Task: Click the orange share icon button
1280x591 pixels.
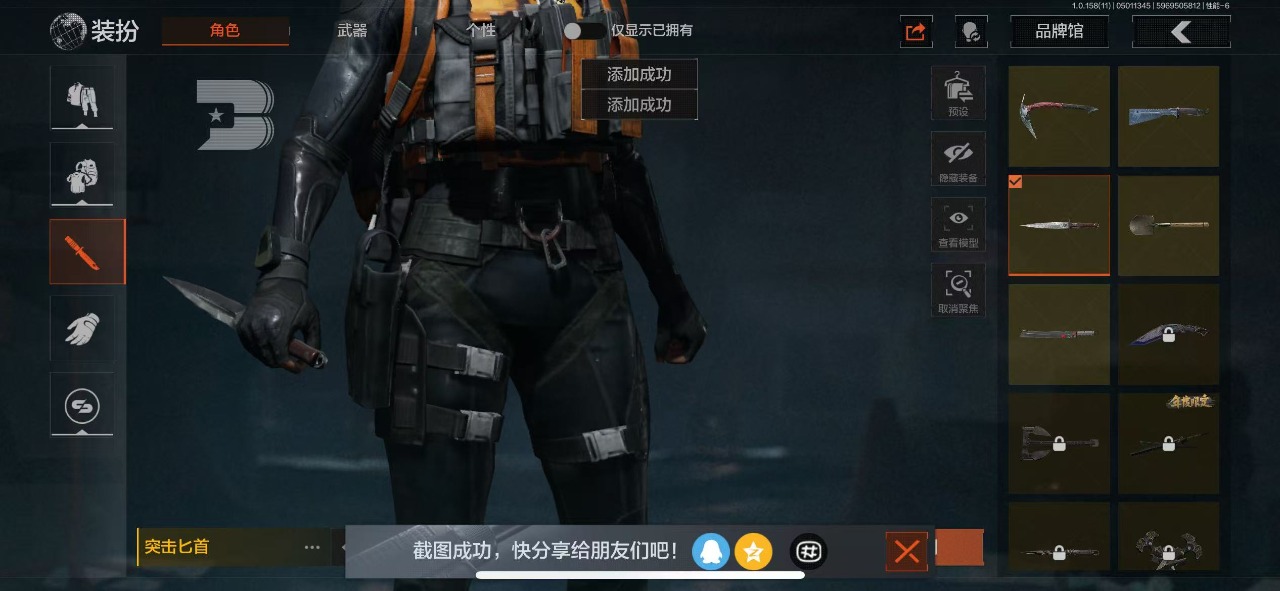Action: [x=916, y=31]
